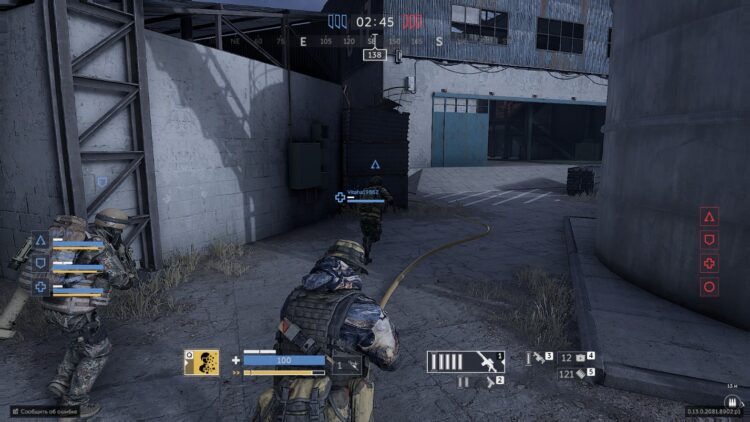The width and height of the screenshot is (750, 422).
Task: Select the primary rifle weapon slot
Action: point(466,361)
